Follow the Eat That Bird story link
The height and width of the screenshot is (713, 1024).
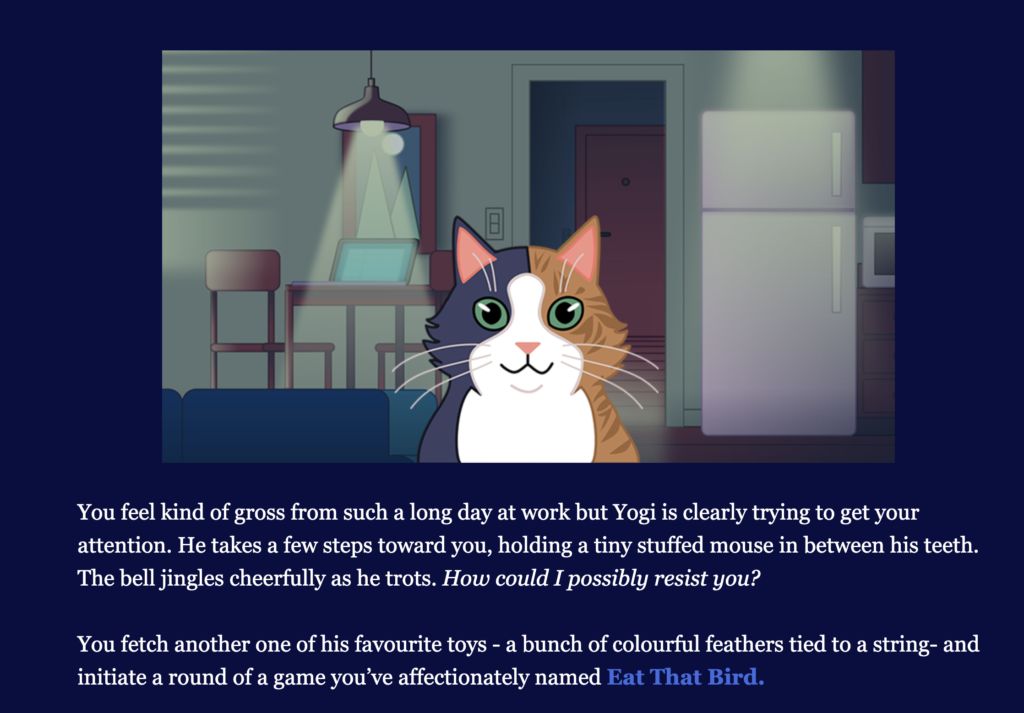pos(685,677)
